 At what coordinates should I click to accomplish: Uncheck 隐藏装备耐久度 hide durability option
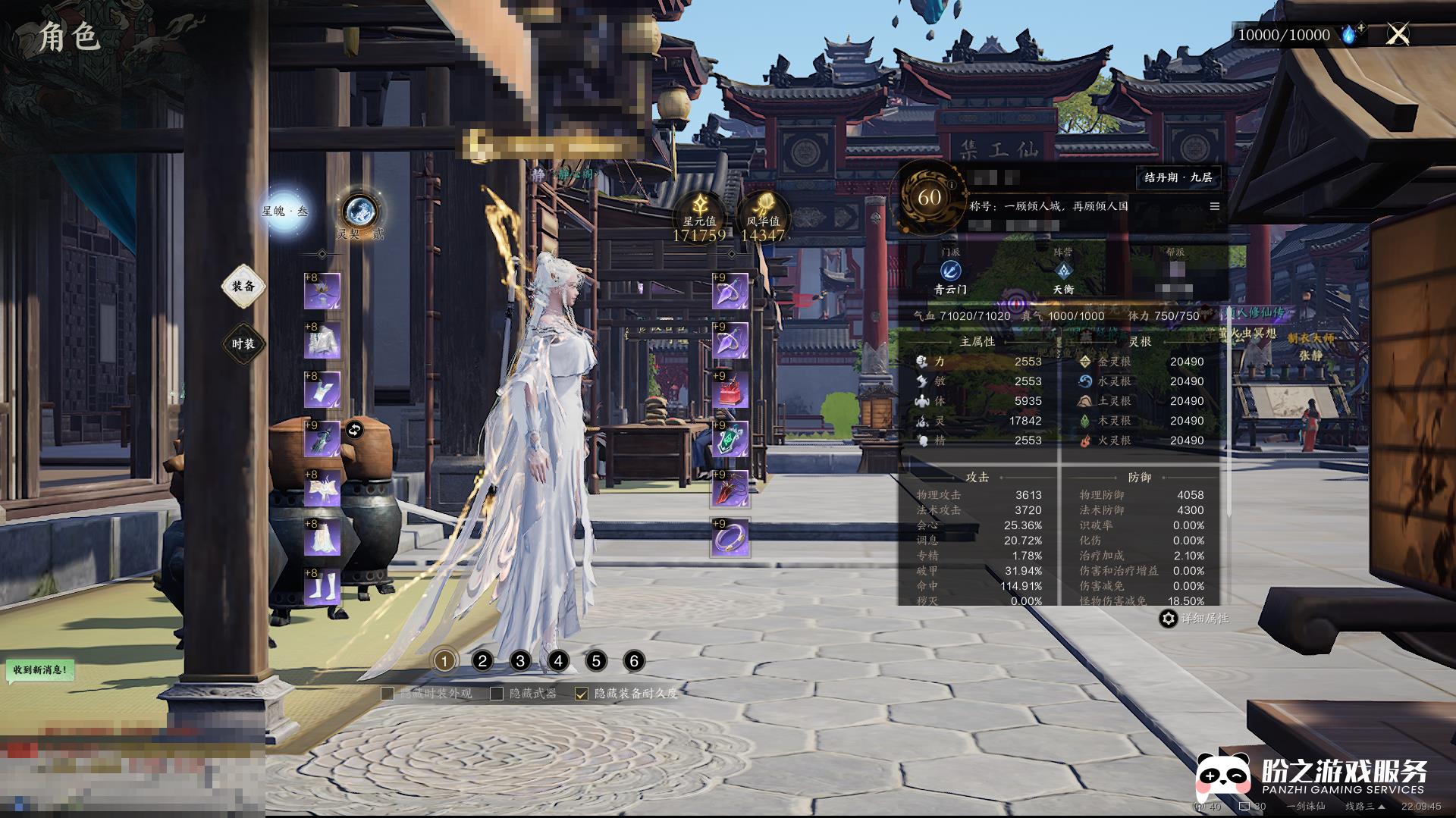point(582,694)
